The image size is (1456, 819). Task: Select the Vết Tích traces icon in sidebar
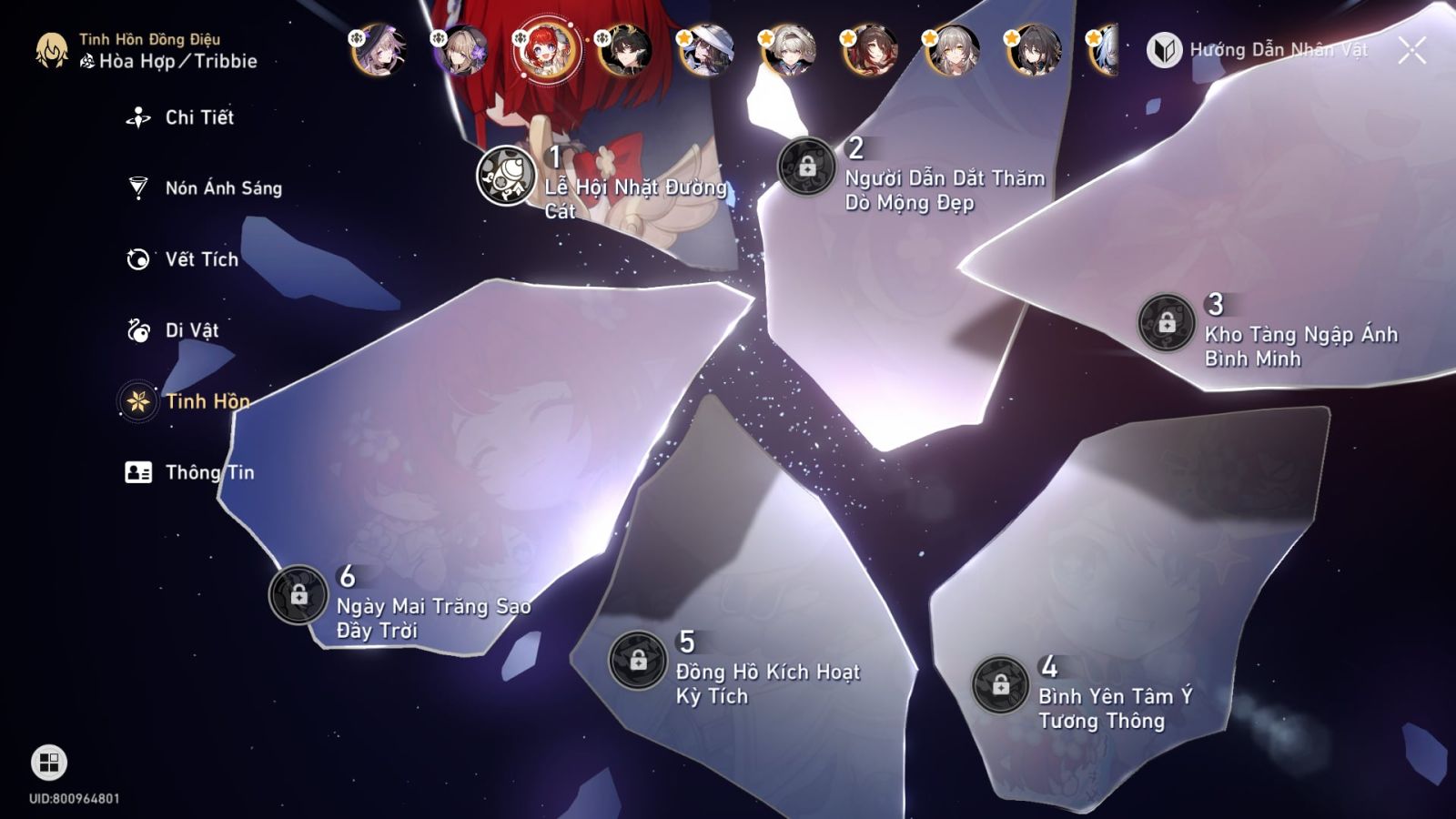point(136,259)
